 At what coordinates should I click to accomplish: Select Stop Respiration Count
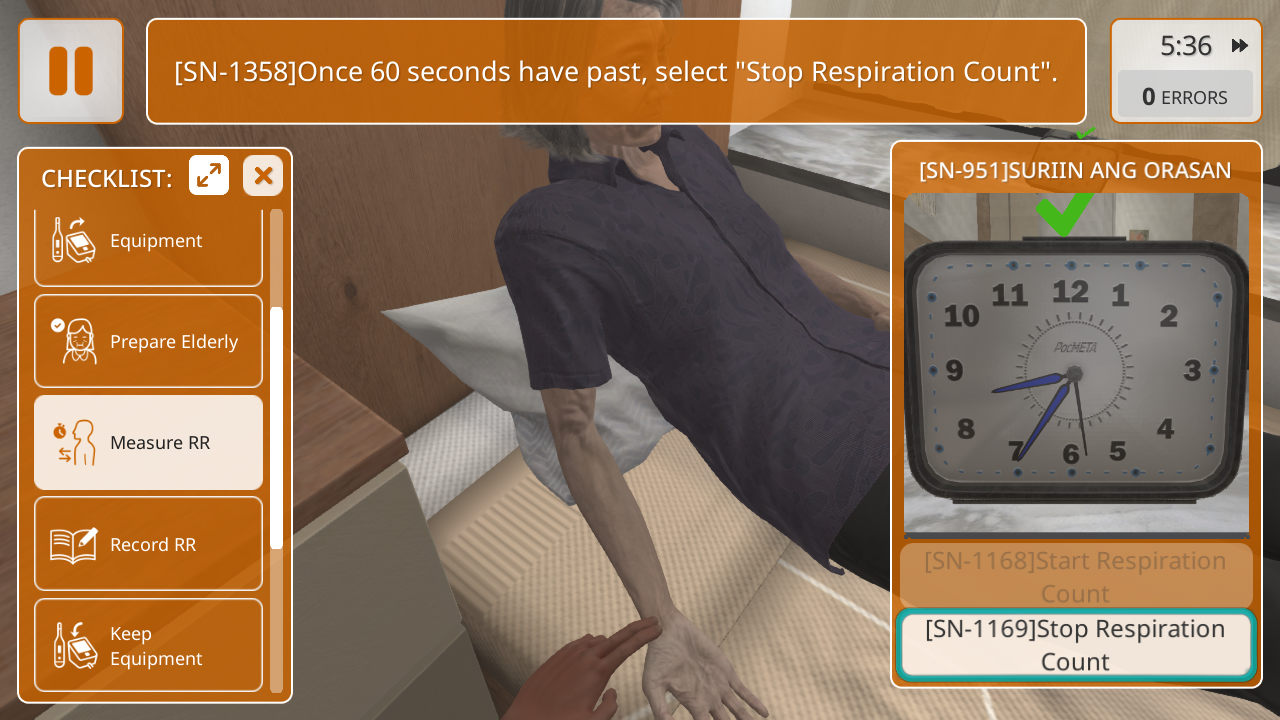click(x=1075, y=645)
